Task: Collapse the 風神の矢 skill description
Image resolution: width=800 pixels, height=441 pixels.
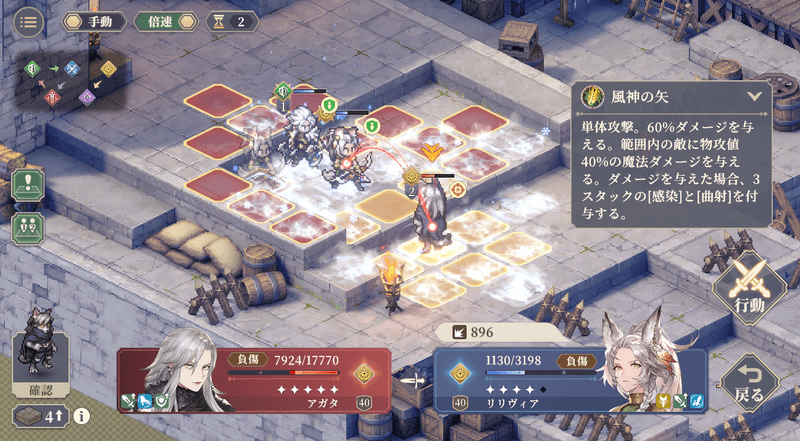Action: [754, 97]
